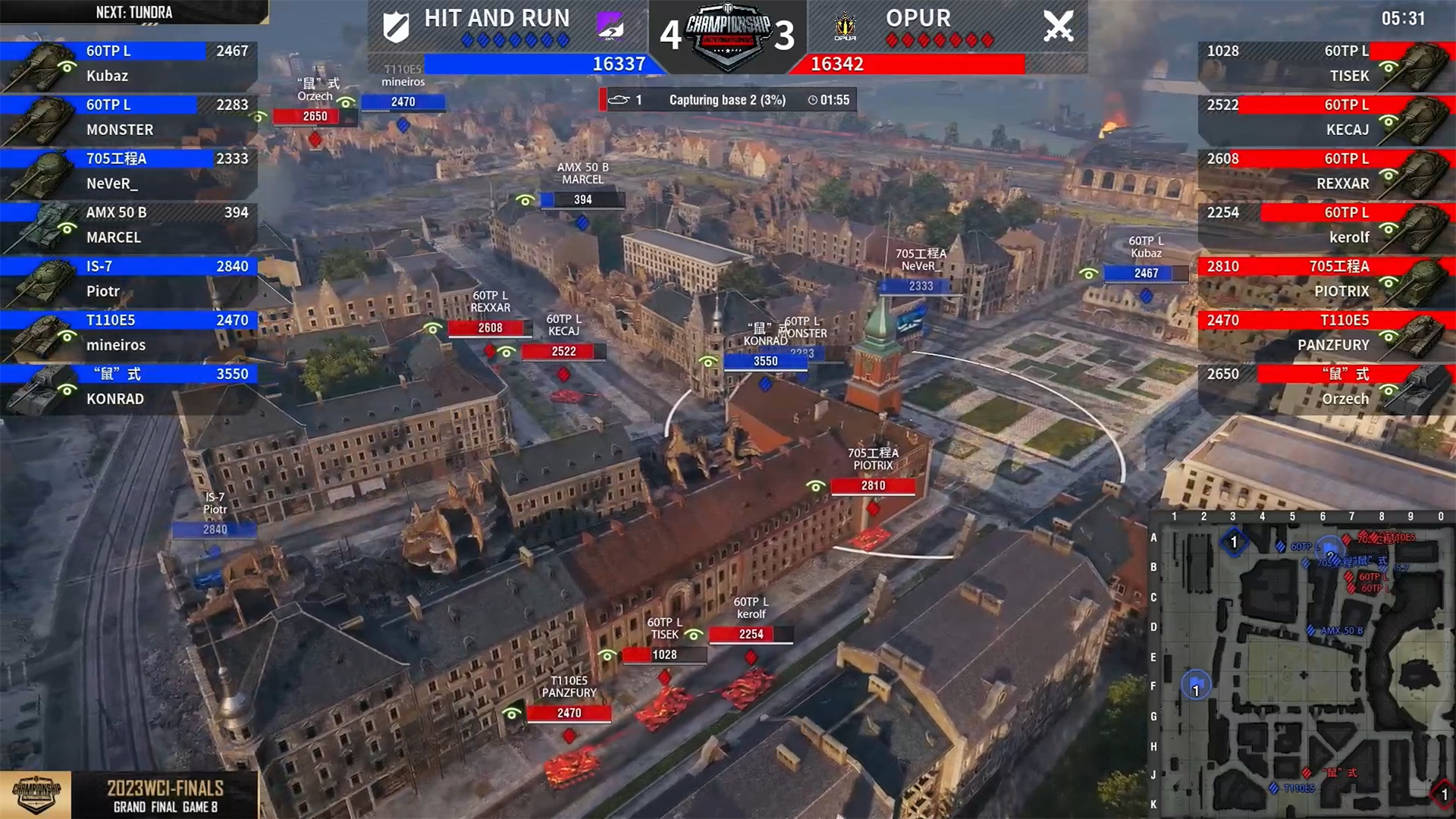Select Orzech's row in the red team list

pos(1326,387)
